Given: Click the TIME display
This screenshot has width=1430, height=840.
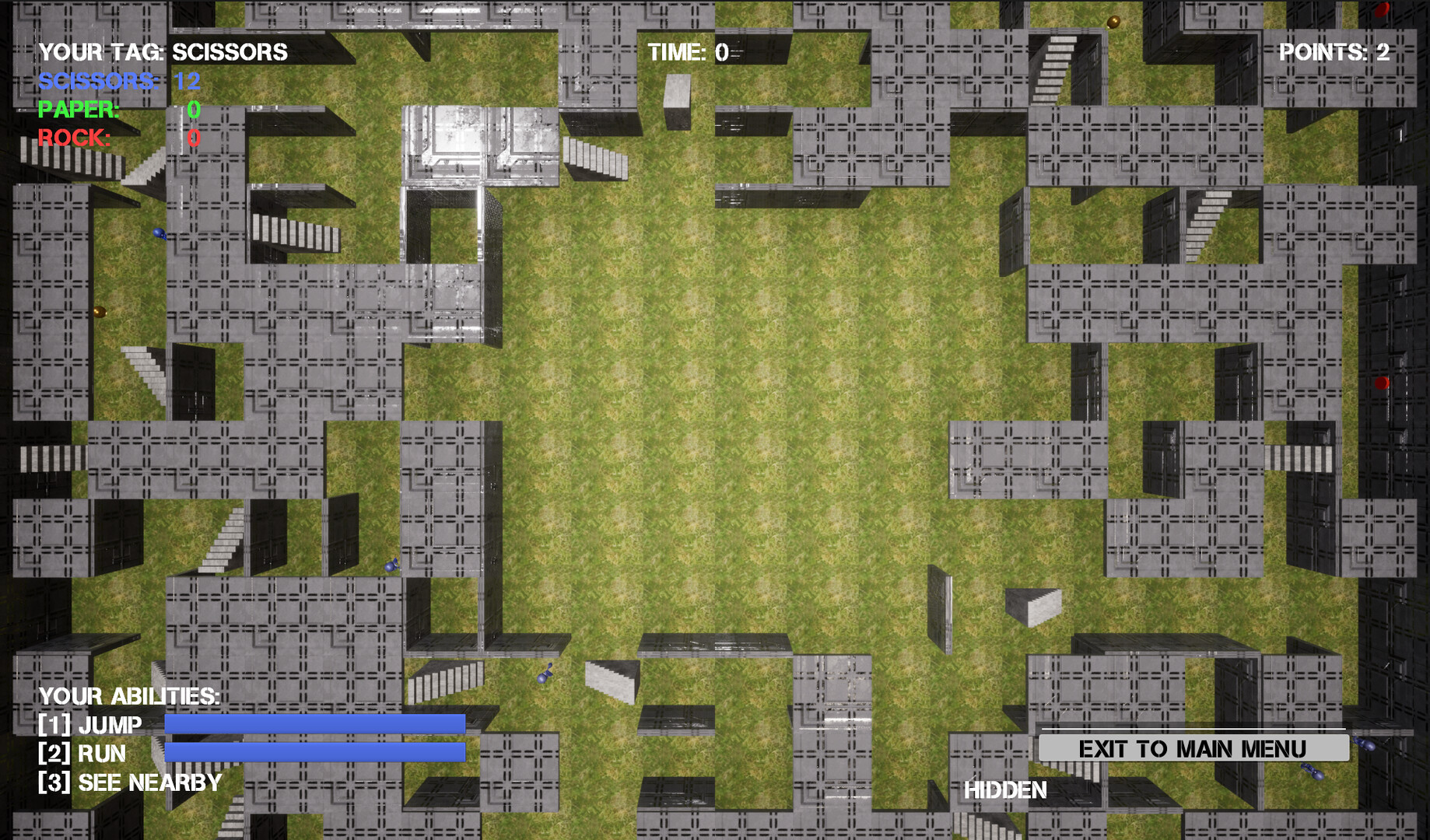Looking at the screenshot, I should coord(686,52).
